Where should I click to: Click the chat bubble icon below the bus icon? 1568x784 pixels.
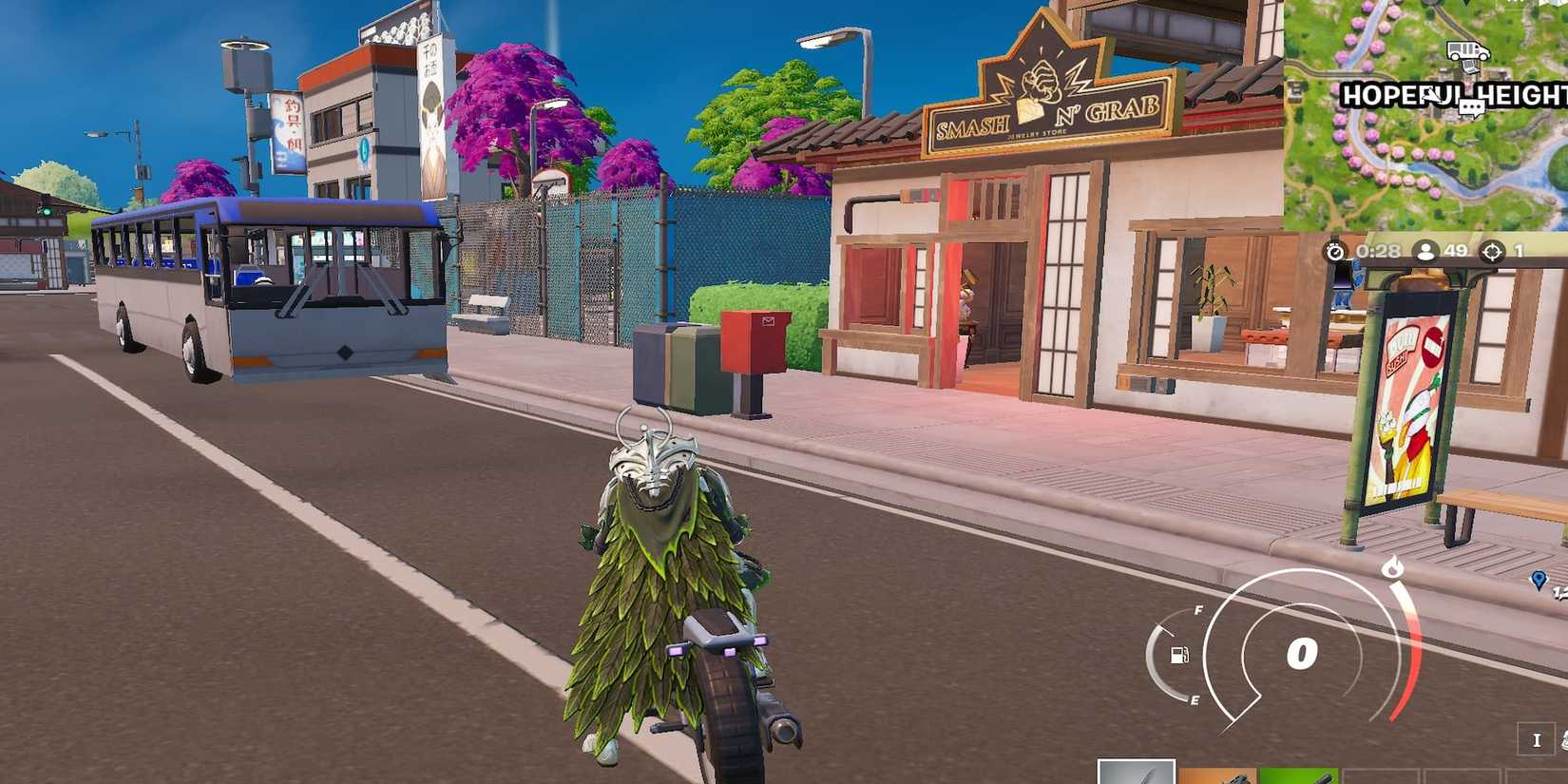(1471, 107)
